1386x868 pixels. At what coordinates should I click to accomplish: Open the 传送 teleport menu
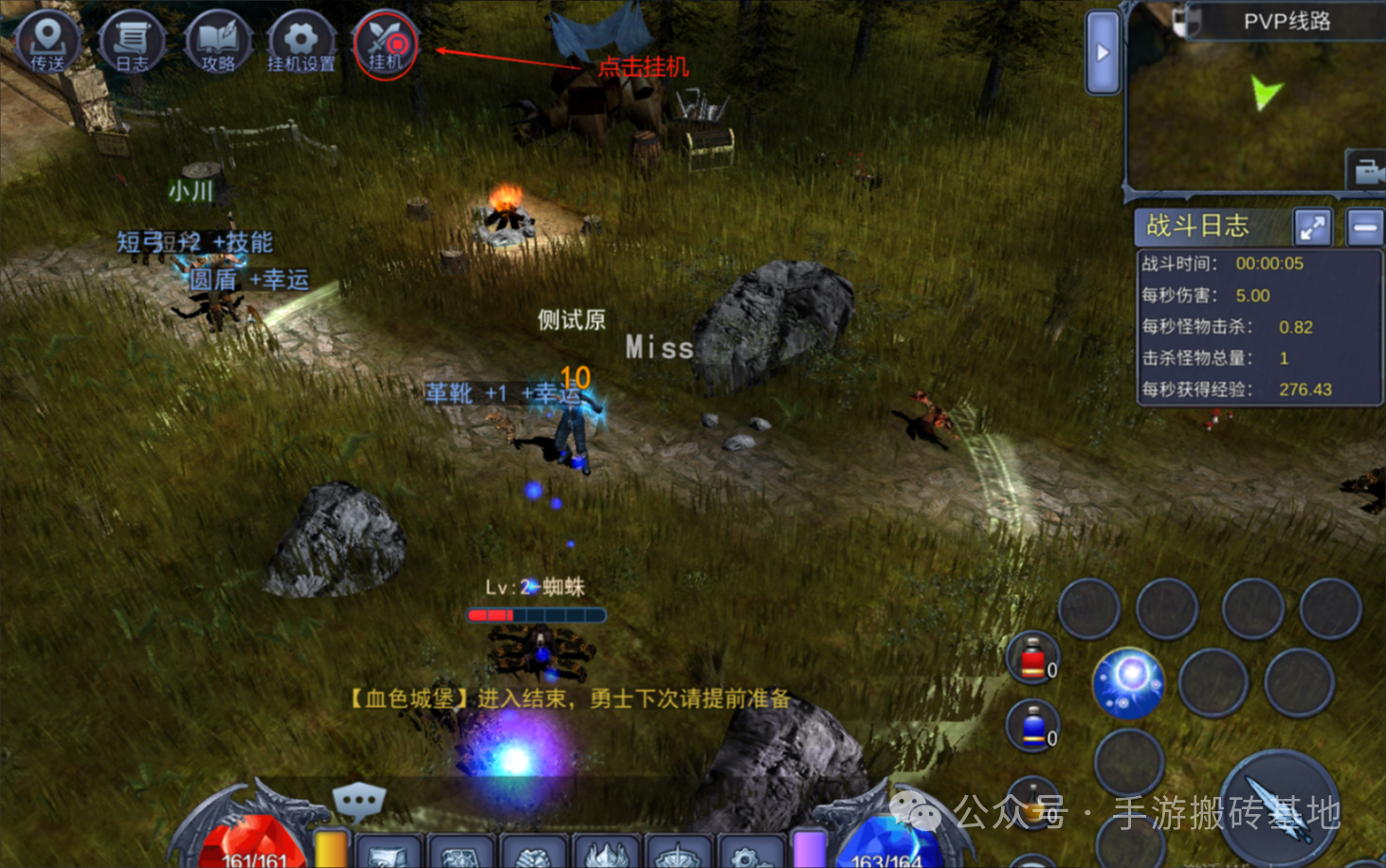47,43
